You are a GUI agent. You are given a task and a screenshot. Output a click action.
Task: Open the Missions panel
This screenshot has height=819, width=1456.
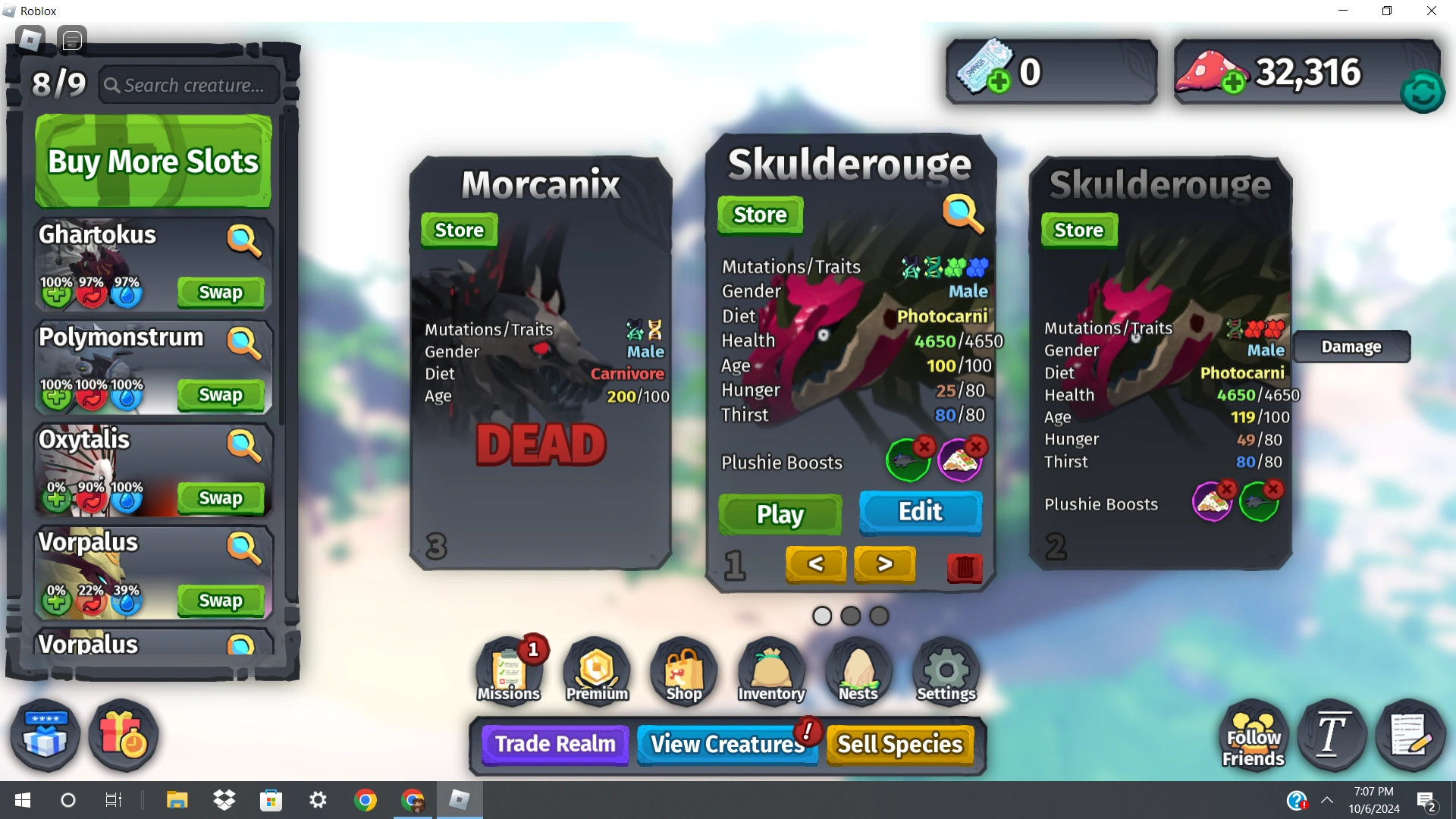coord(509,667)
